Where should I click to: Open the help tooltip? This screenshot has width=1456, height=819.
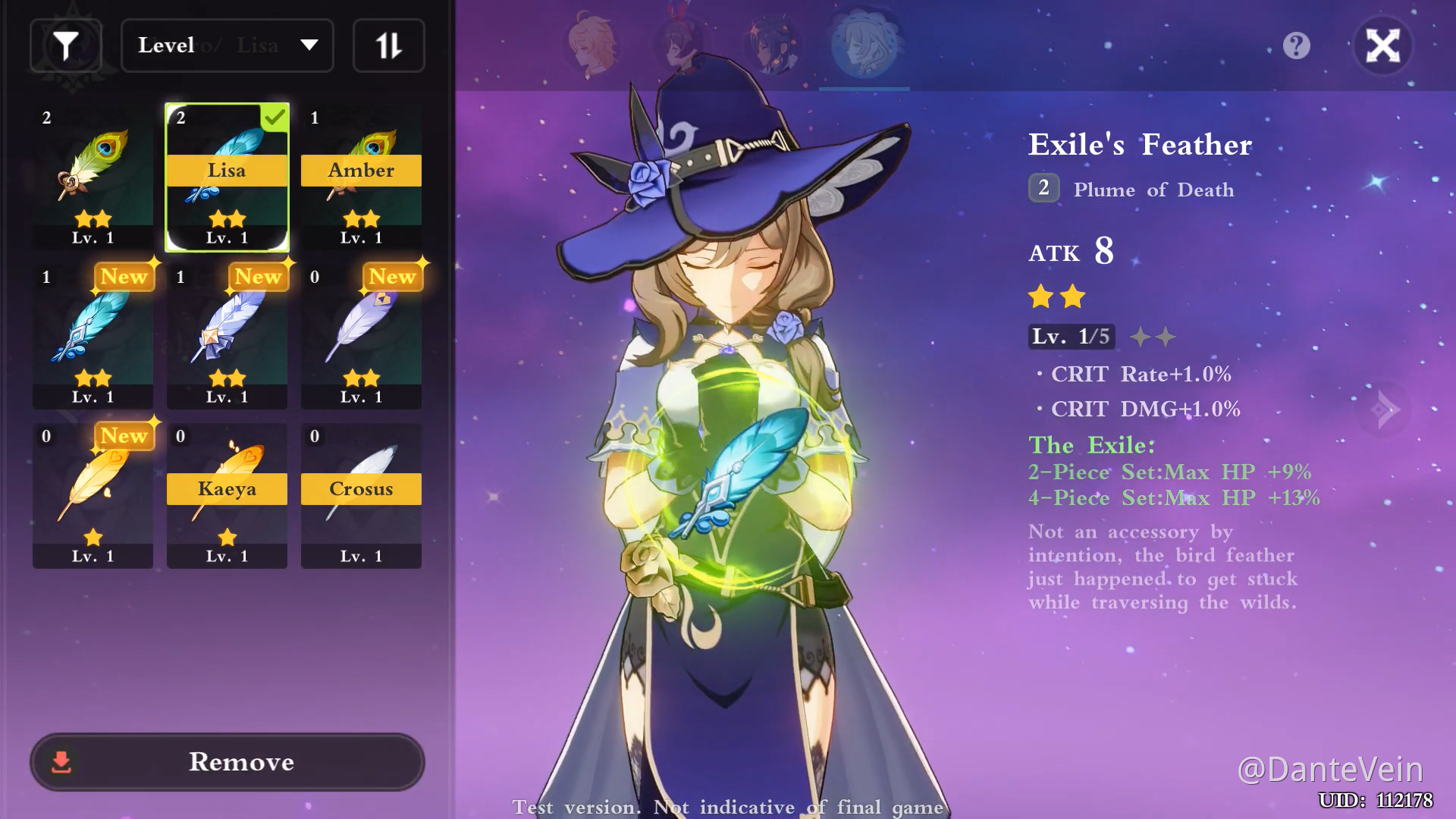(1296, 46)
